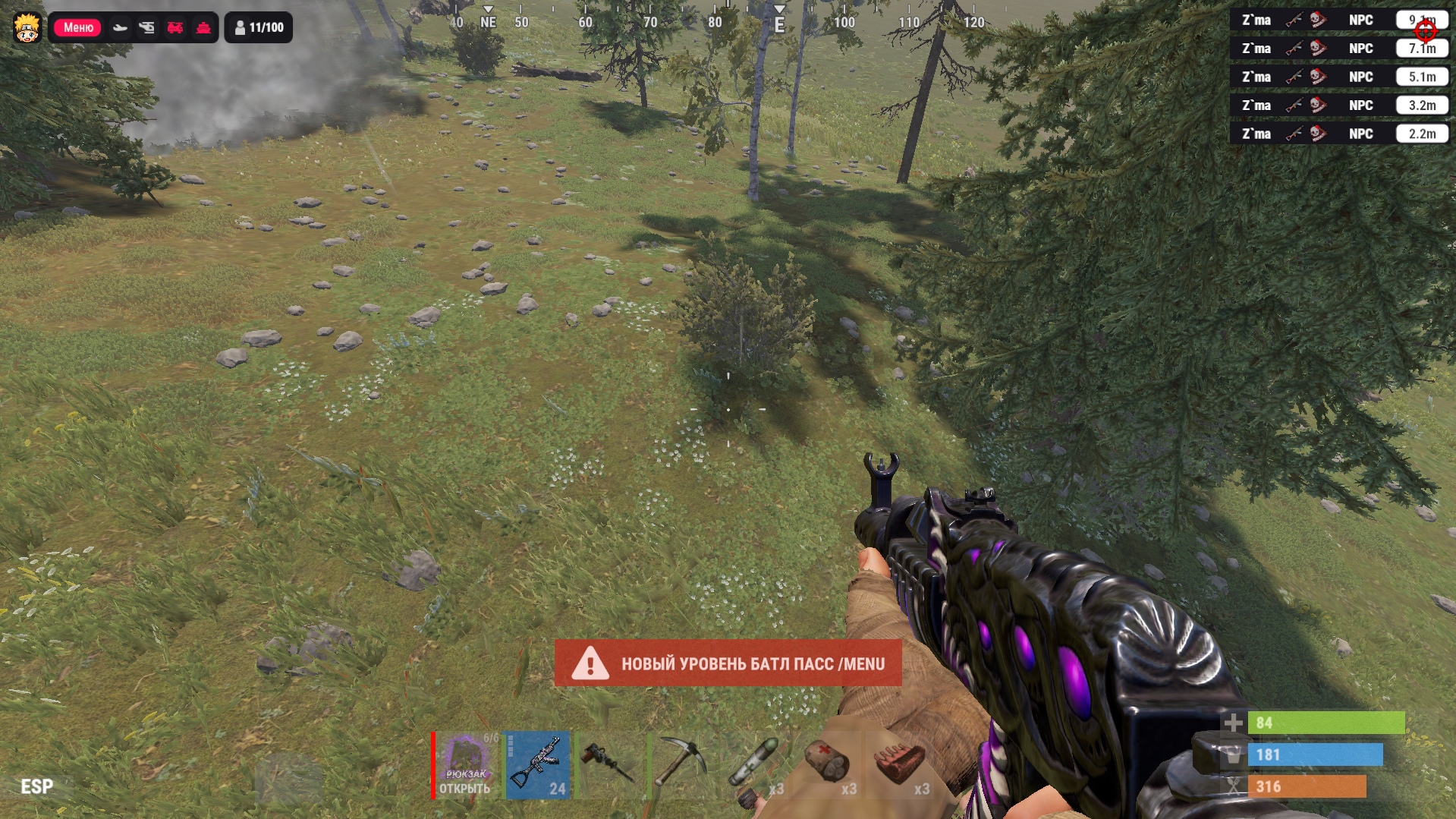The height and width of the screenshot is (819, 1456).
Task: Use the bandage roll hotbar slot
Action: pos(826,765)
